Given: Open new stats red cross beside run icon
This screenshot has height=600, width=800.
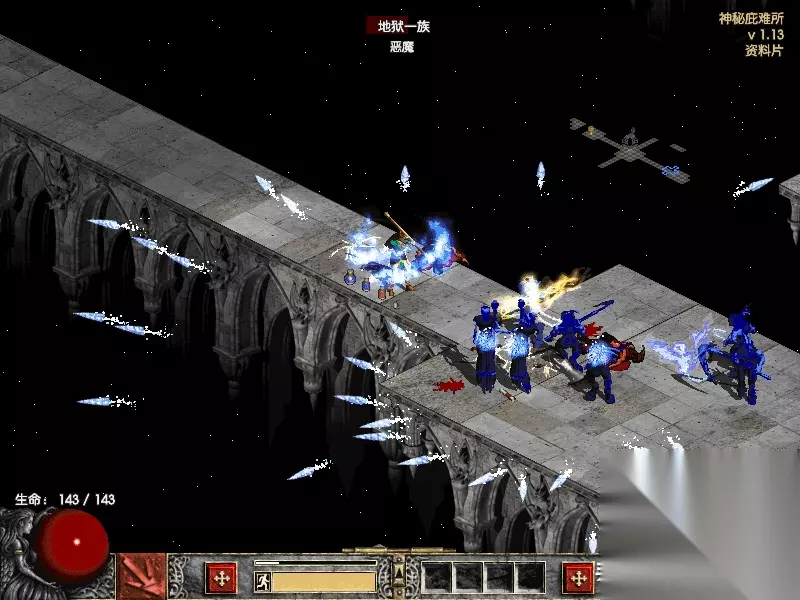Looking at the screenshot, I should pyautogui.click(x=221, y=577).
